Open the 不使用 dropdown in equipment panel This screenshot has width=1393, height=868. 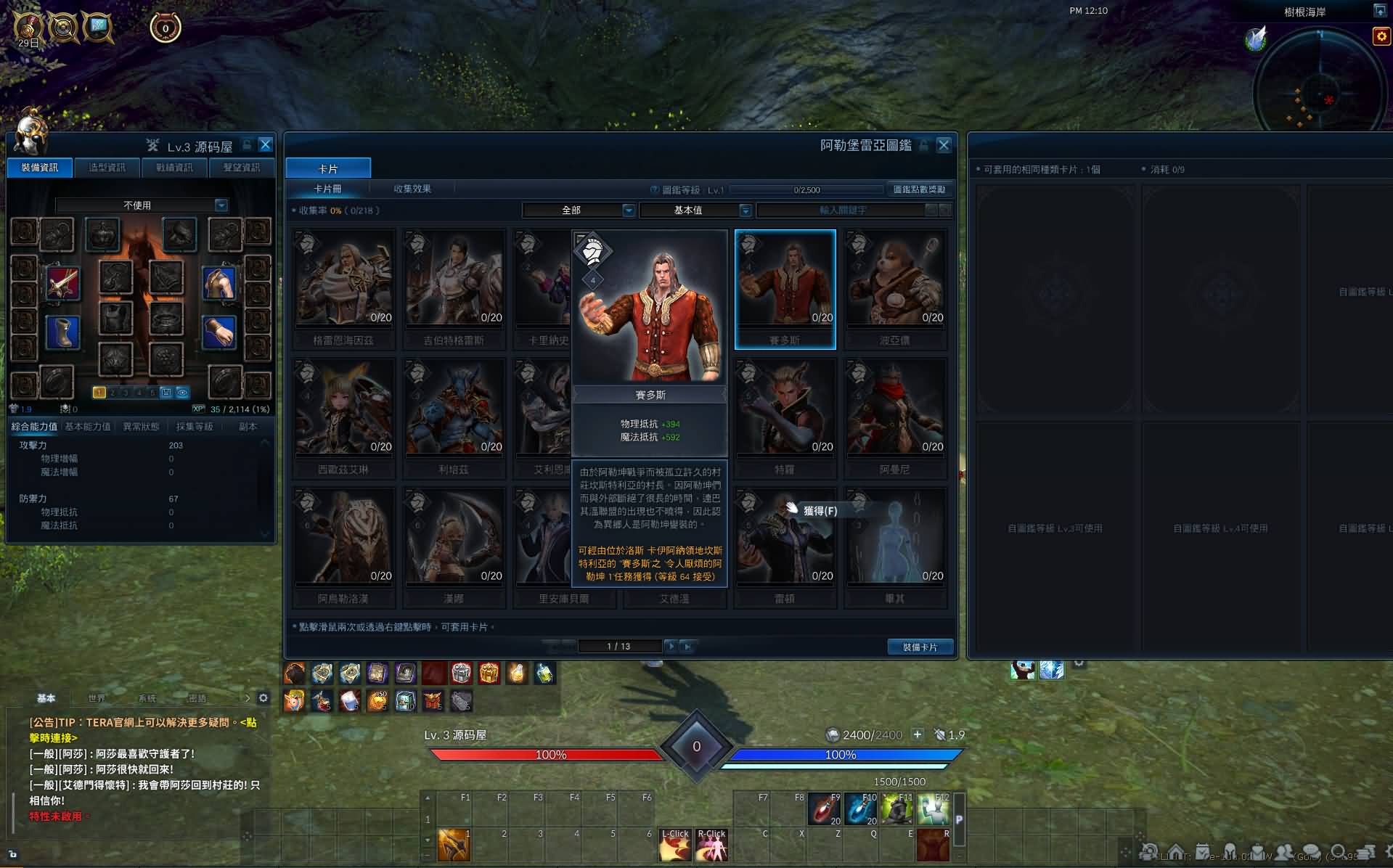(221, 205)
